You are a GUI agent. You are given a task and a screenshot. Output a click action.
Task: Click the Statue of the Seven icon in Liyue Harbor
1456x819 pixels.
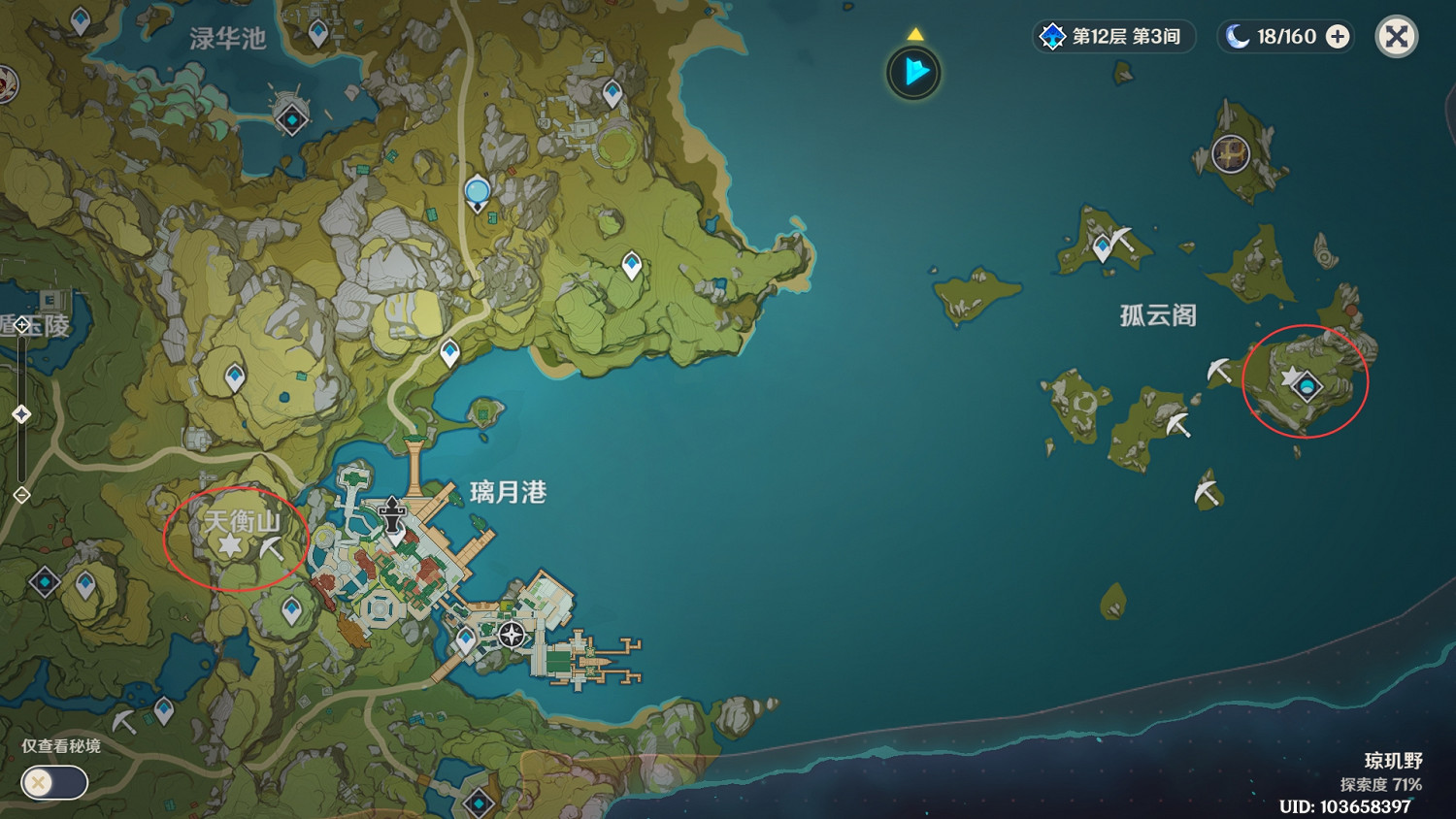(511, 633)
